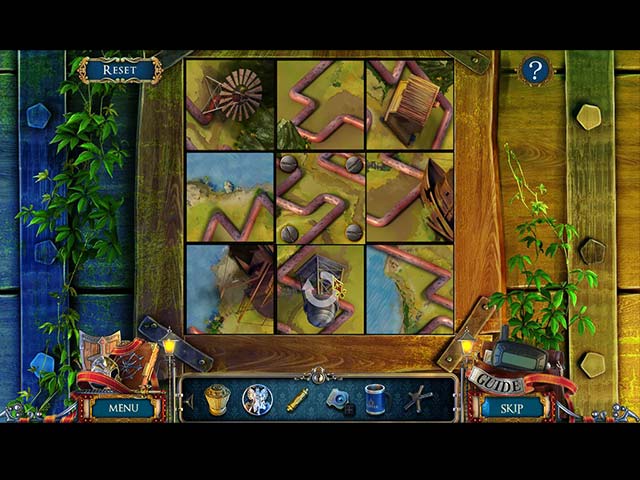Open the Menu
The width and height of the screenshot is (640, 480).
click(x=124, y=408)
